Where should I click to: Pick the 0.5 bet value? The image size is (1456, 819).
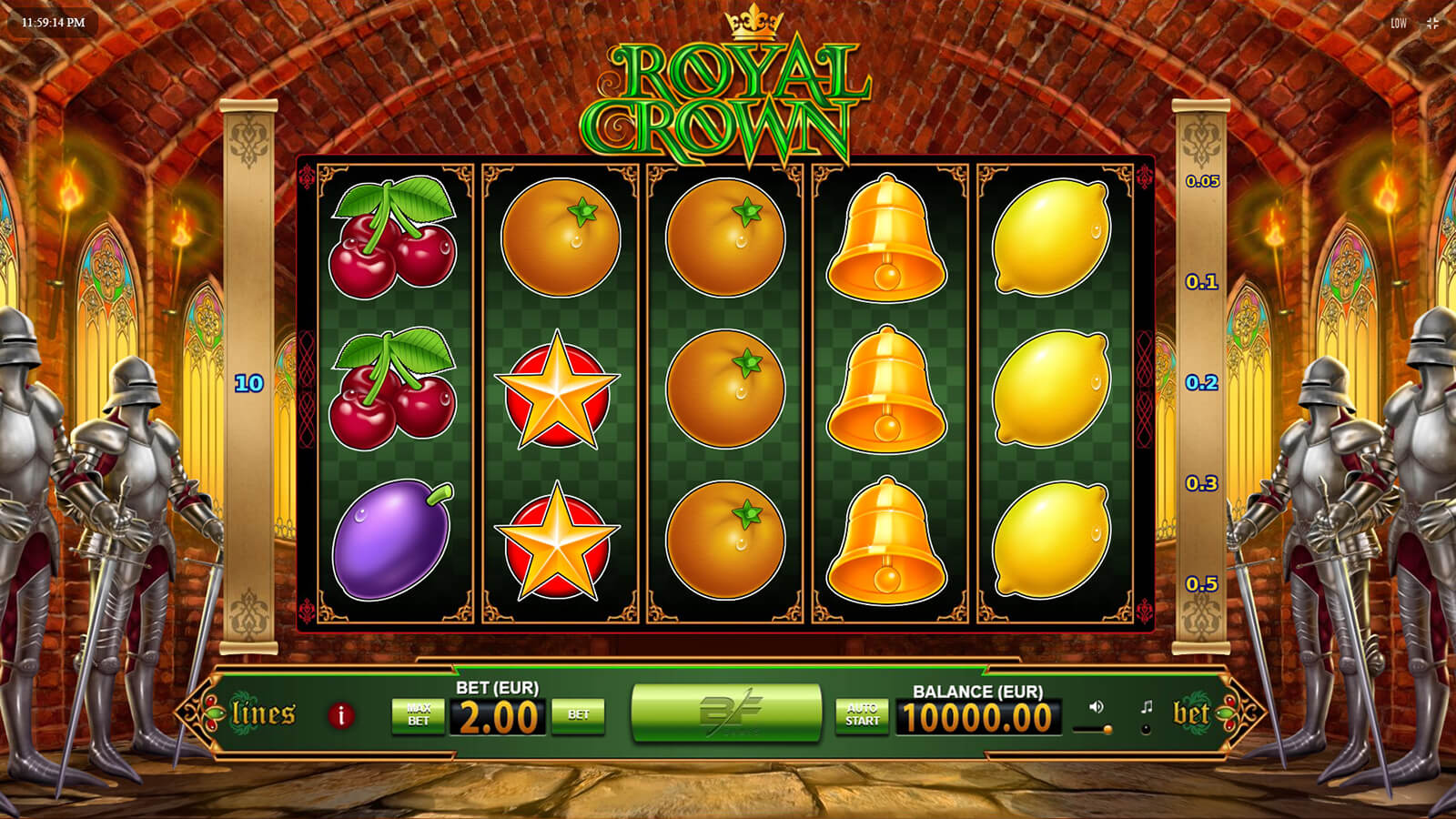tap(1202, 584)
